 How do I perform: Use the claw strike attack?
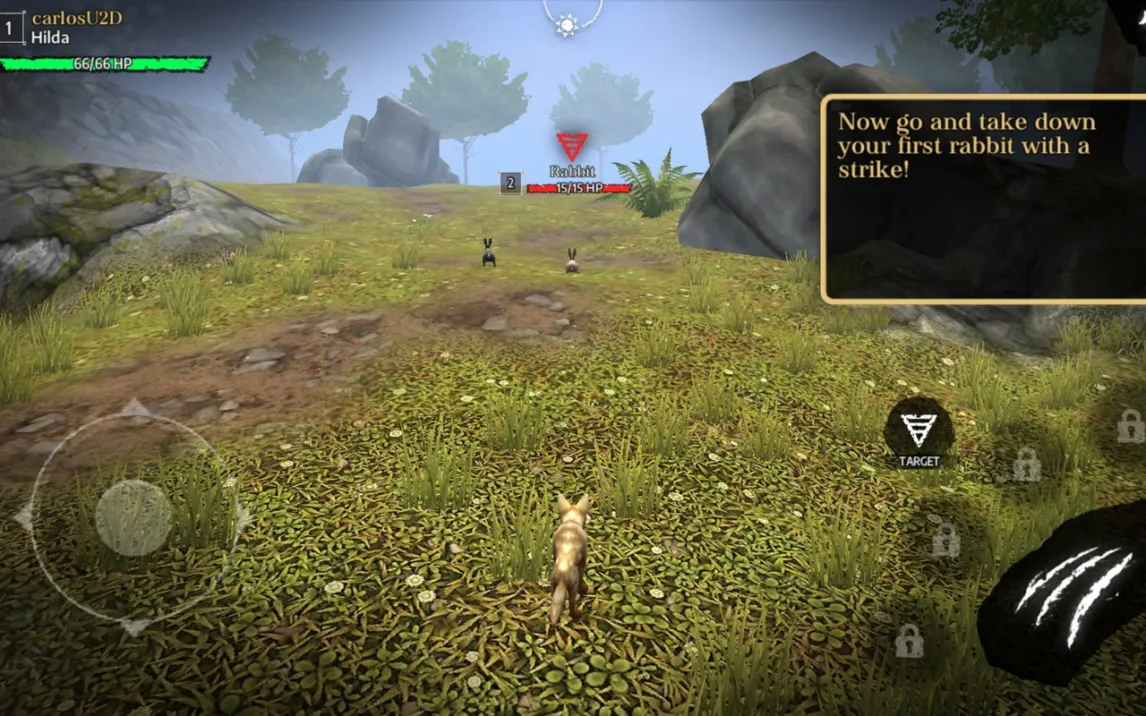1067,596
